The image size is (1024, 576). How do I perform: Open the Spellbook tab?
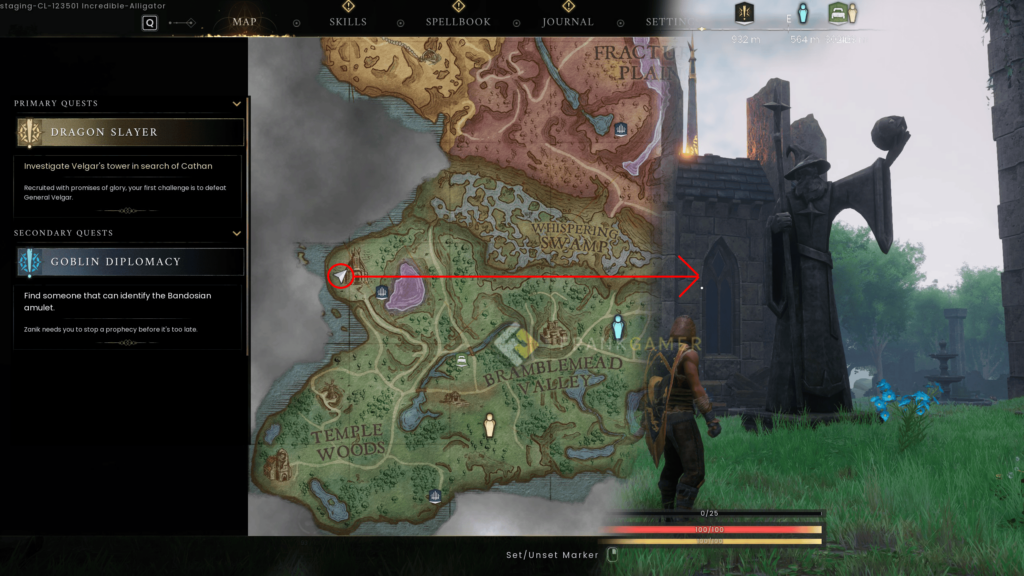(458, 21)
